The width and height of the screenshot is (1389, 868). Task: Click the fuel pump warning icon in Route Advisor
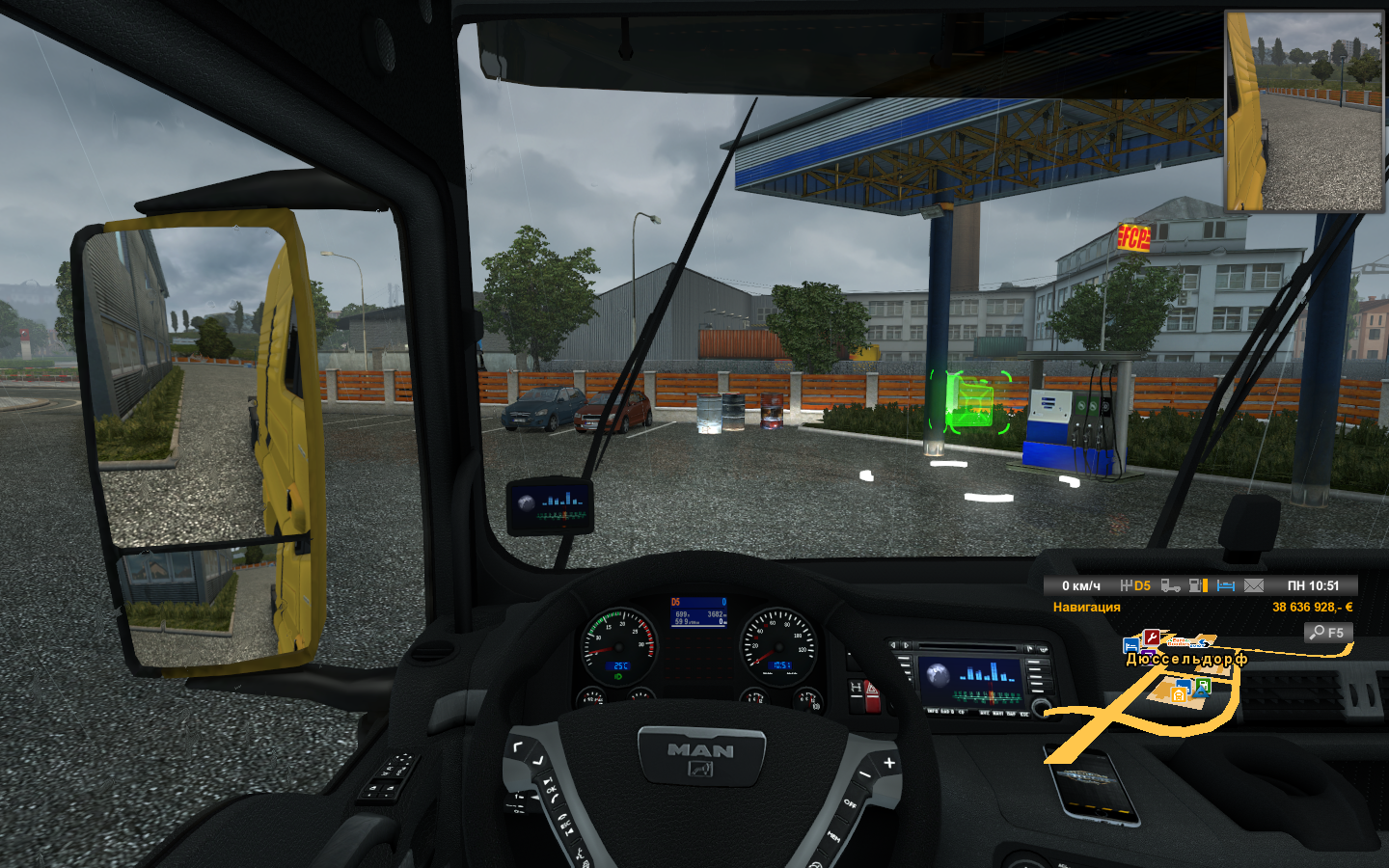(1196, 585)
